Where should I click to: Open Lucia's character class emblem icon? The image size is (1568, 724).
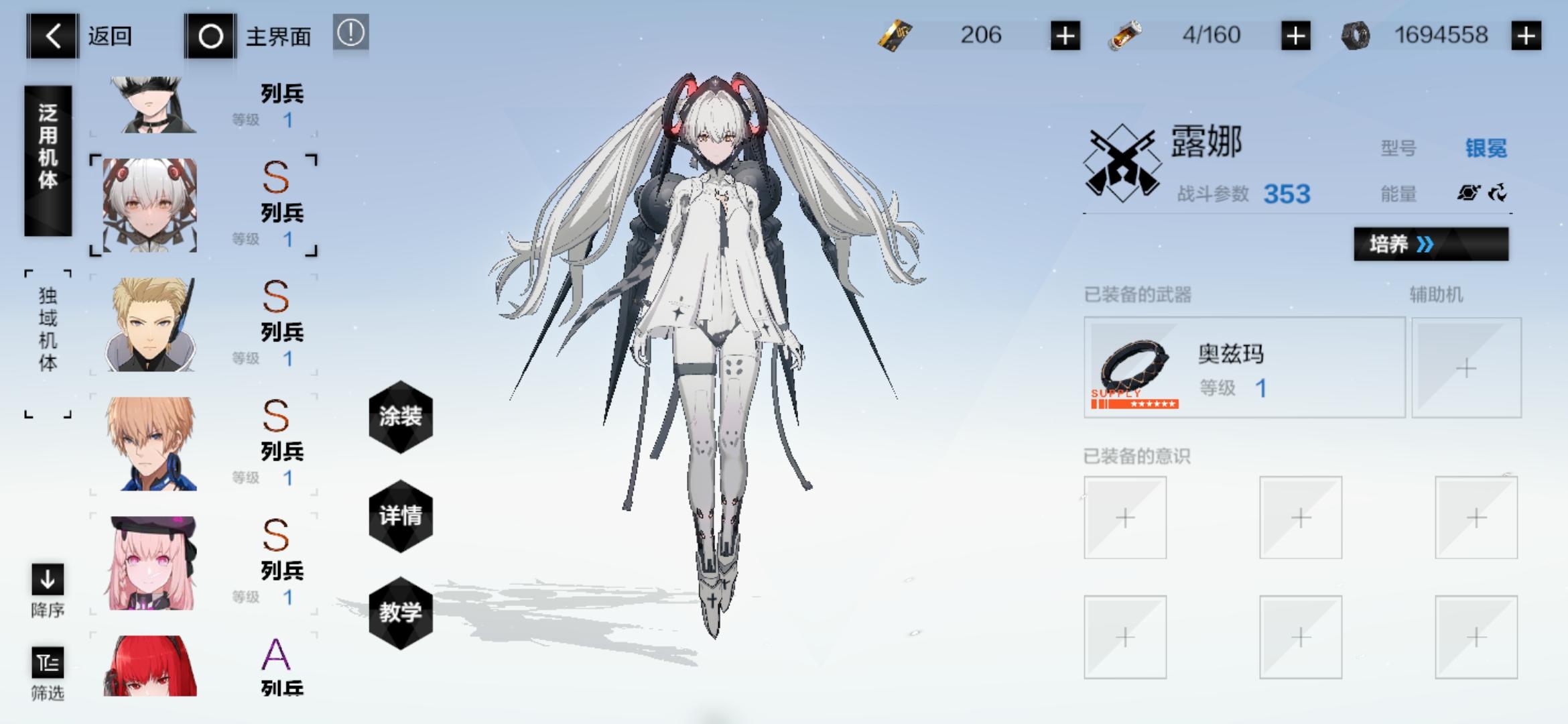[1123, 162]
